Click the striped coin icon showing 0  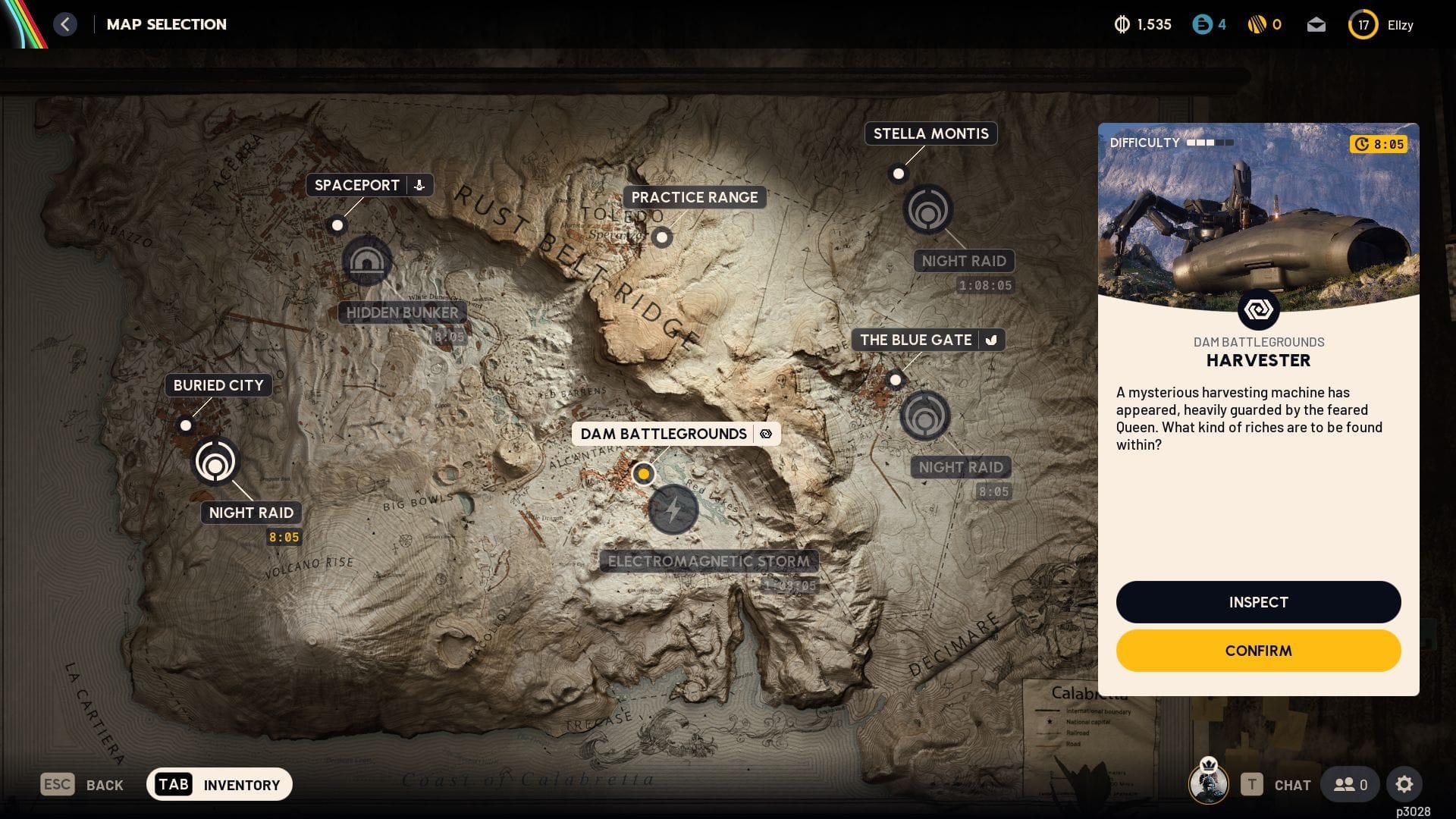click(1258, 24)
